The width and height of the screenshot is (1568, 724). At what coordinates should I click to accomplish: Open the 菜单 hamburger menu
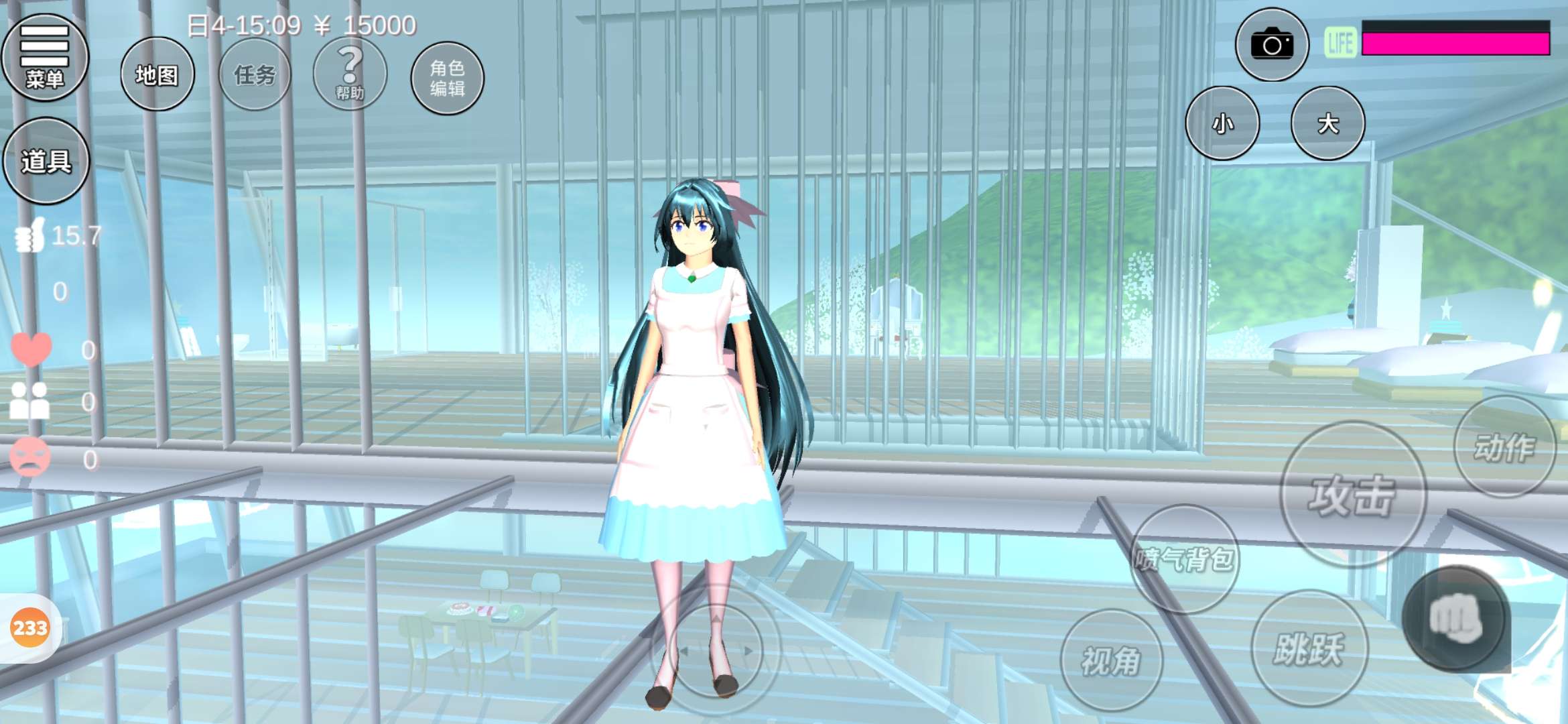[45, 58]
